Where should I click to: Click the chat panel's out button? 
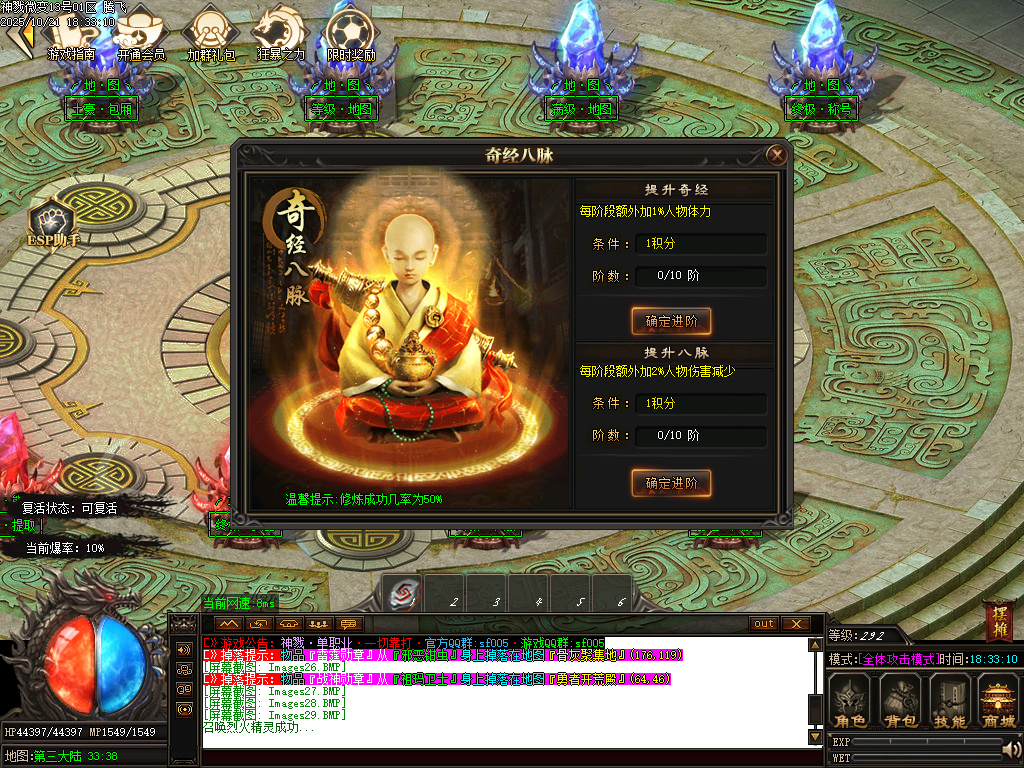(764, 624)
